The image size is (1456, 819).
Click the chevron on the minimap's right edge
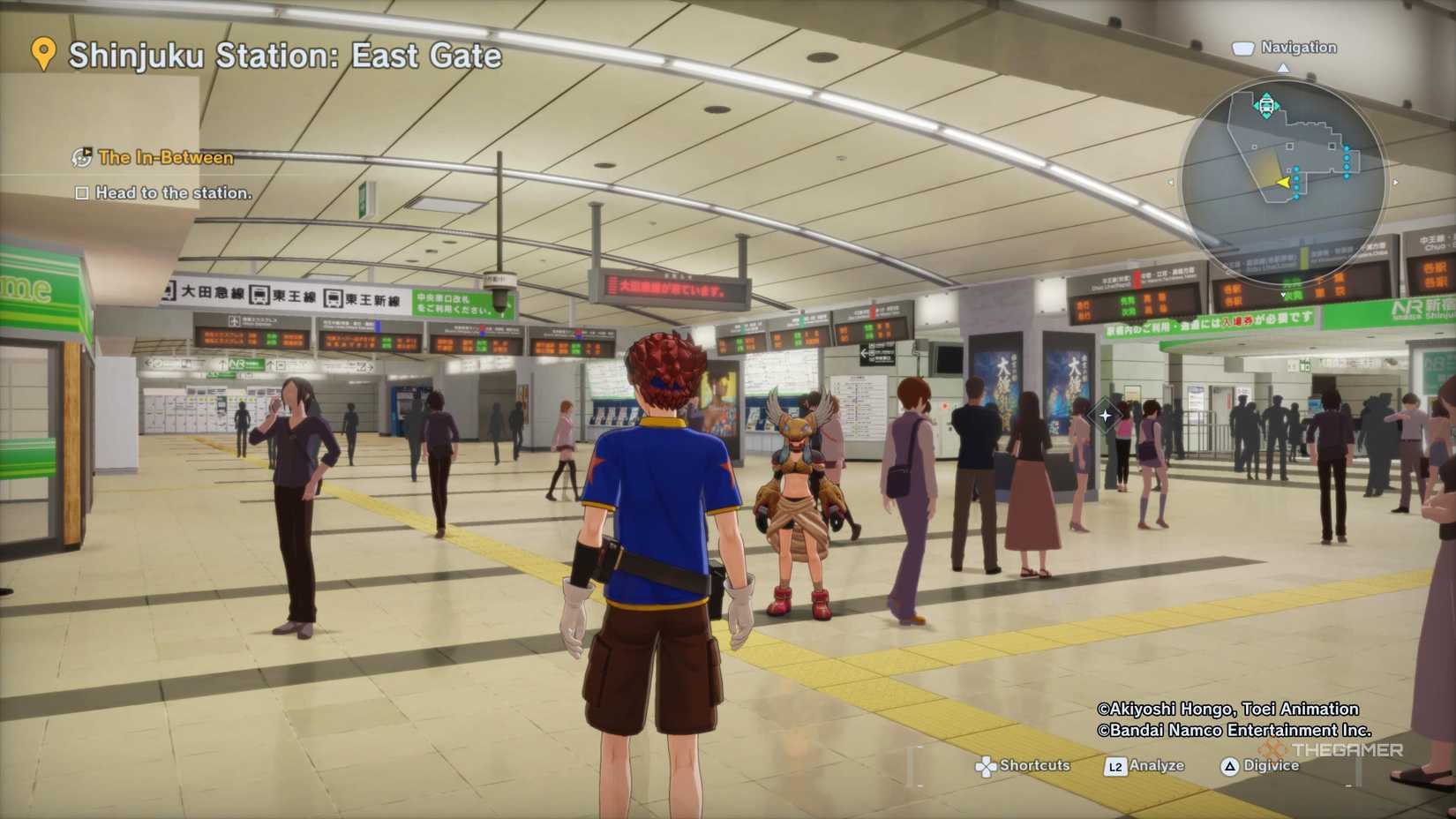click(1395, 183)
